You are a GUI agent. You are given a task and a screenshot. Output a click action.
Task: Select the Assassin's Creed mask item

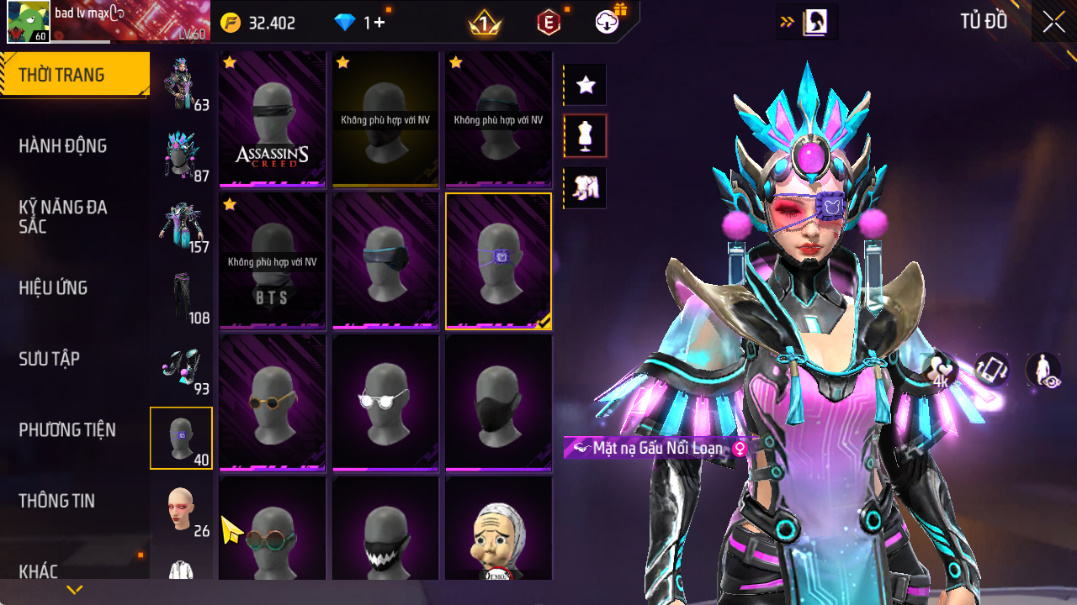click(272, 119)
